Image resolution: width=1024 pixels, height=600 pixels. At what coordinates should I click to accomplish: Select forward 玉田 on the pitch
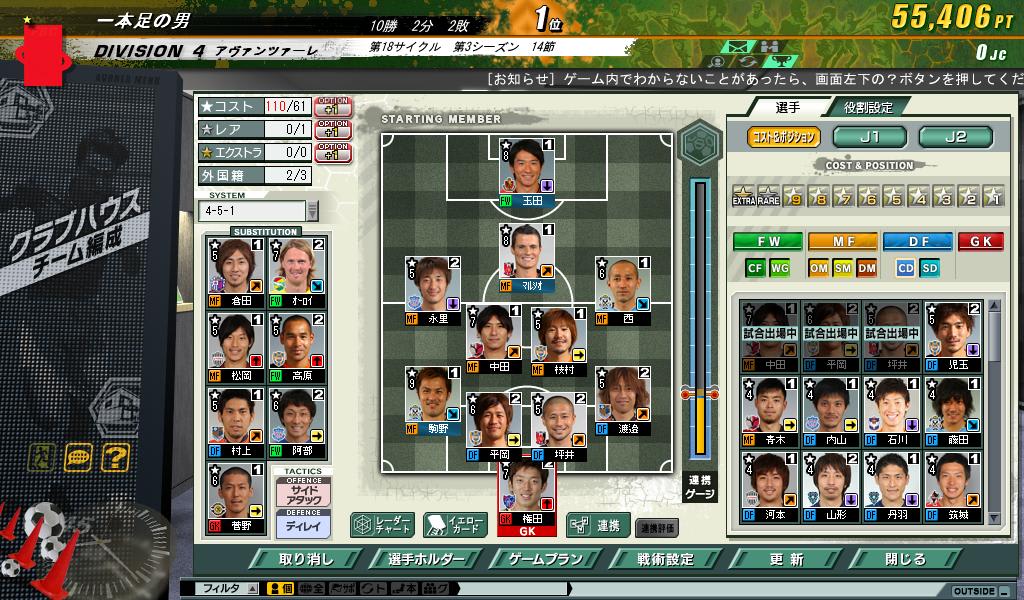tap(526, 170)
